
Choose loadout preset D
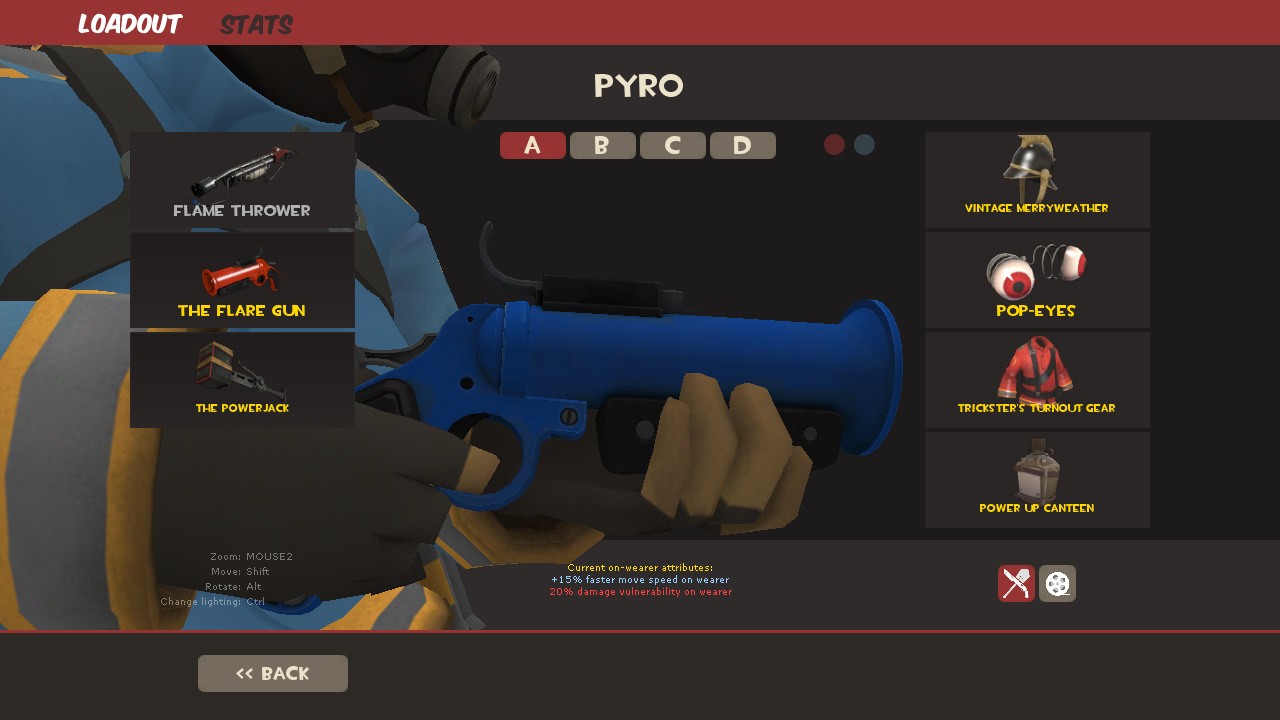click(743, 145)
